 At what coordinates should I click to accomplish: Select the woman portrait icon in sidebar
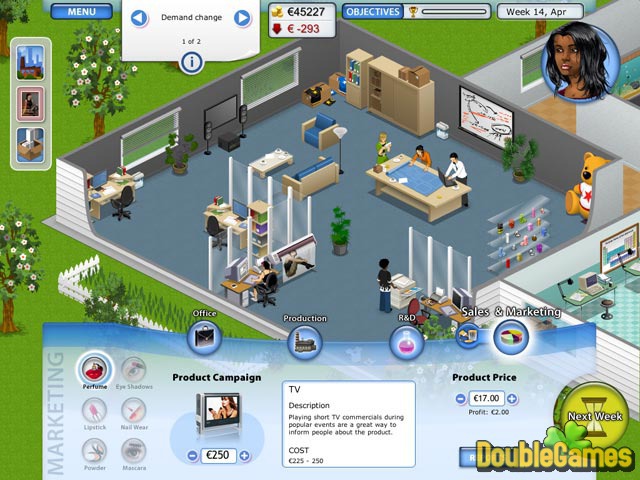click(x=30, y=102)
